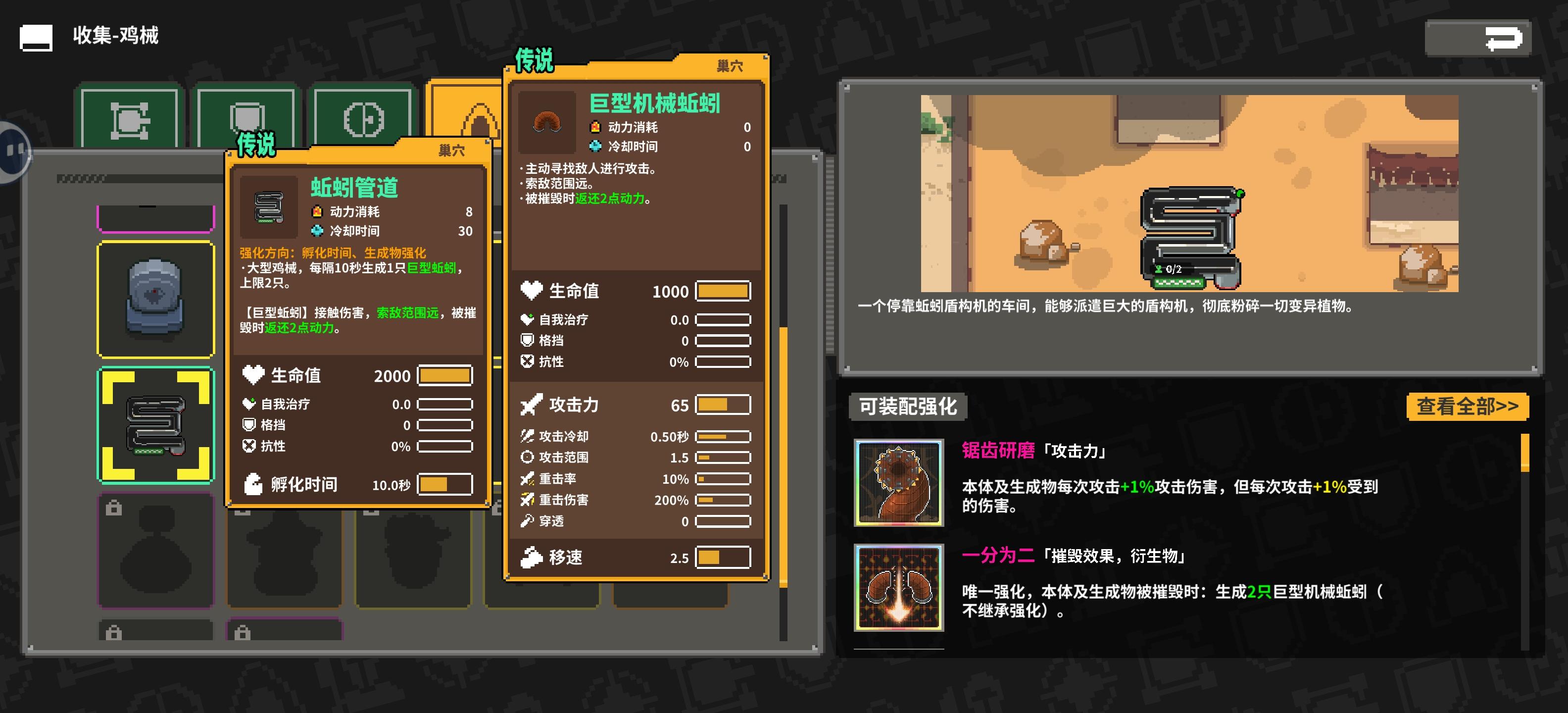Click the 生命值 1000 progress bar
Viewport: 1568px width, 713px height.
[x=725, y=291]
